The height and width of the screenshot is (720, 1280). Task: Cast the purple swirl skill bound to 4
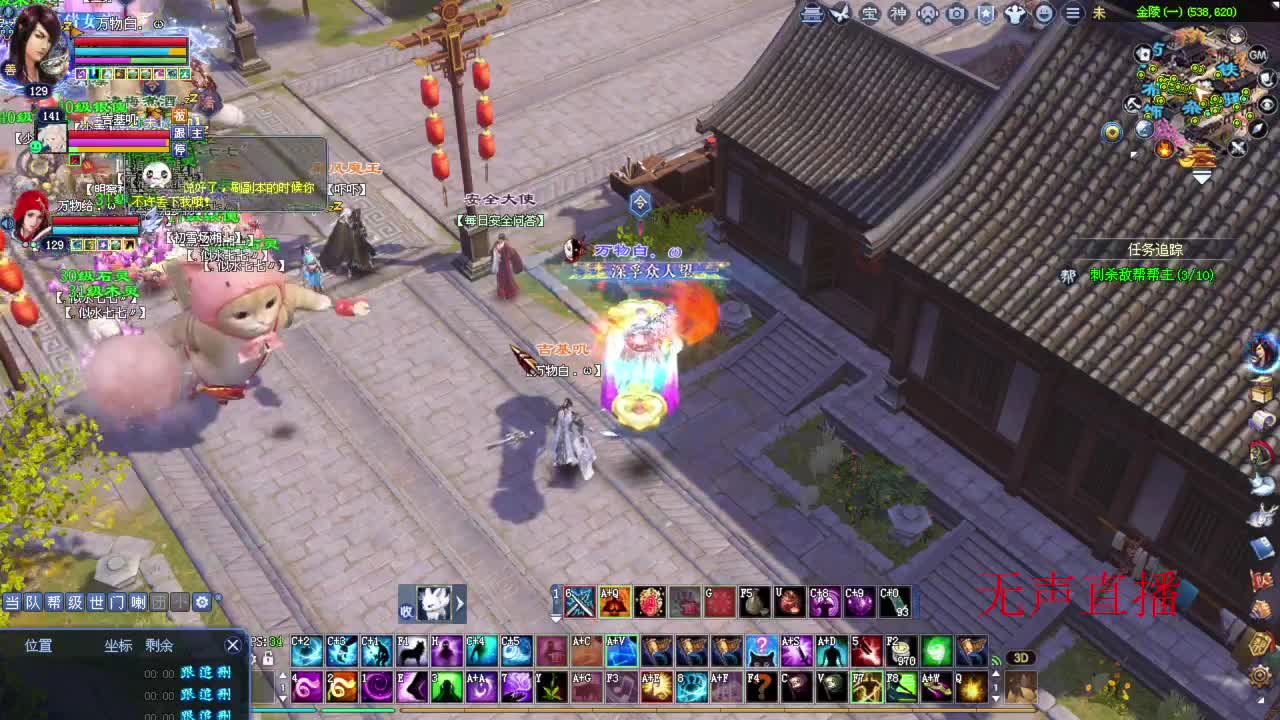point(306,687)
